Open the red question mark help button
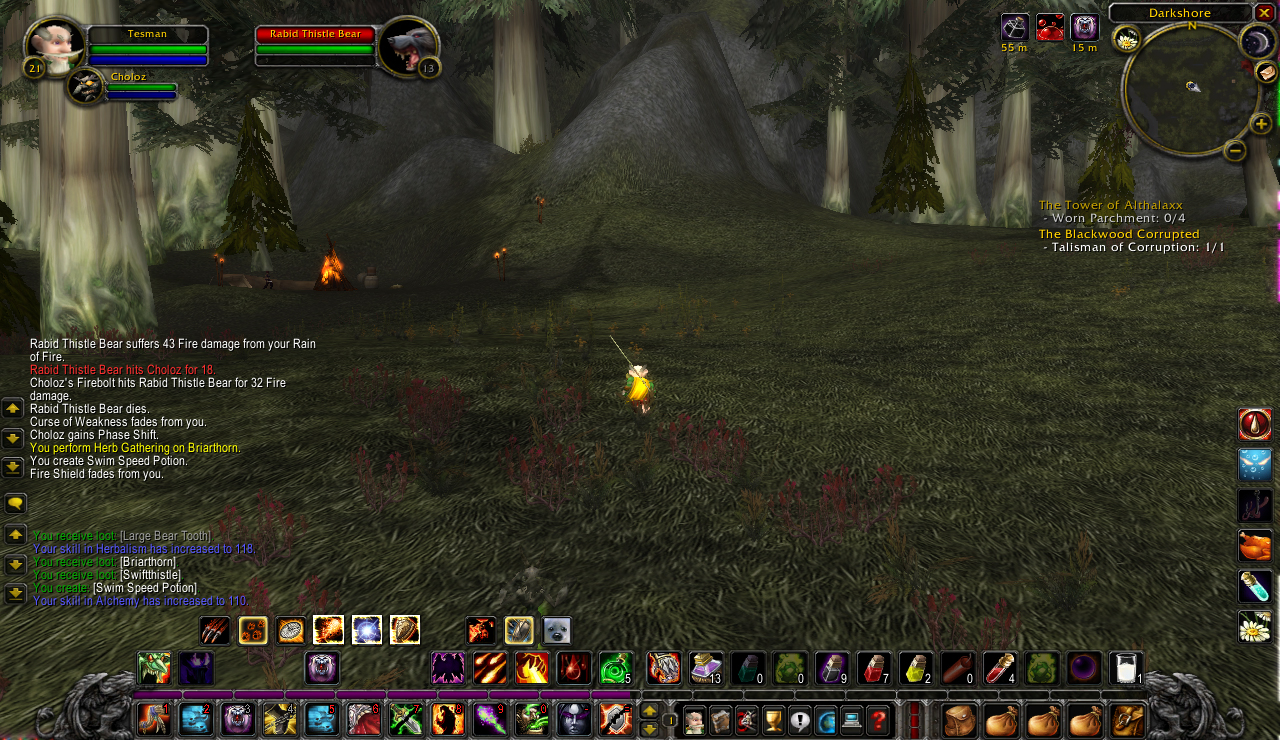1280x740 pixels. (x=878, y=719)
